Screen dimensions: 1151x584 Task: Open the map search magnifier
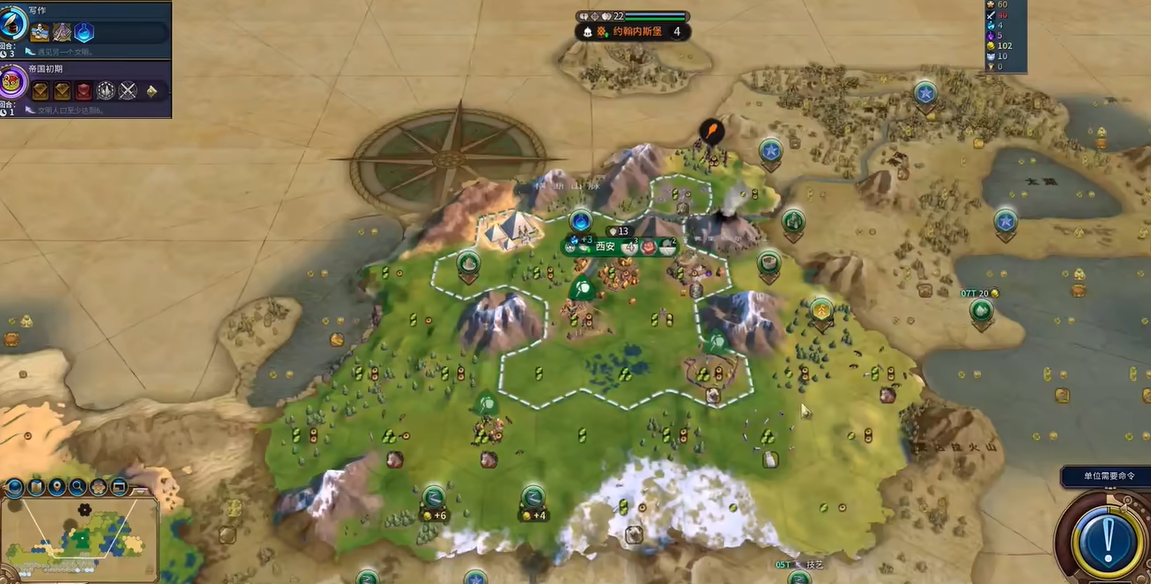[78, 488]
